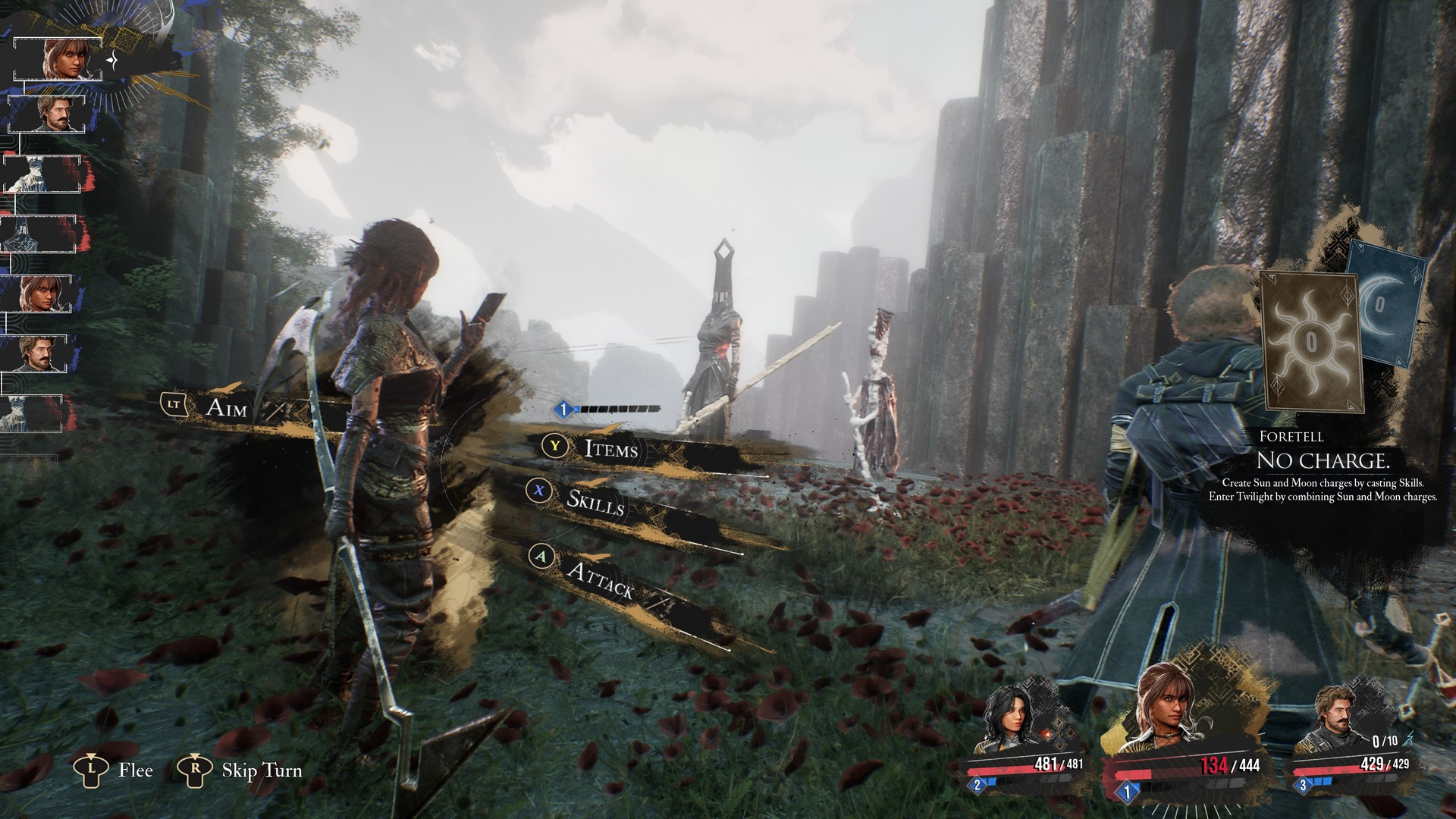
Task: Choose the Attack command
Action: pos(599,580)
